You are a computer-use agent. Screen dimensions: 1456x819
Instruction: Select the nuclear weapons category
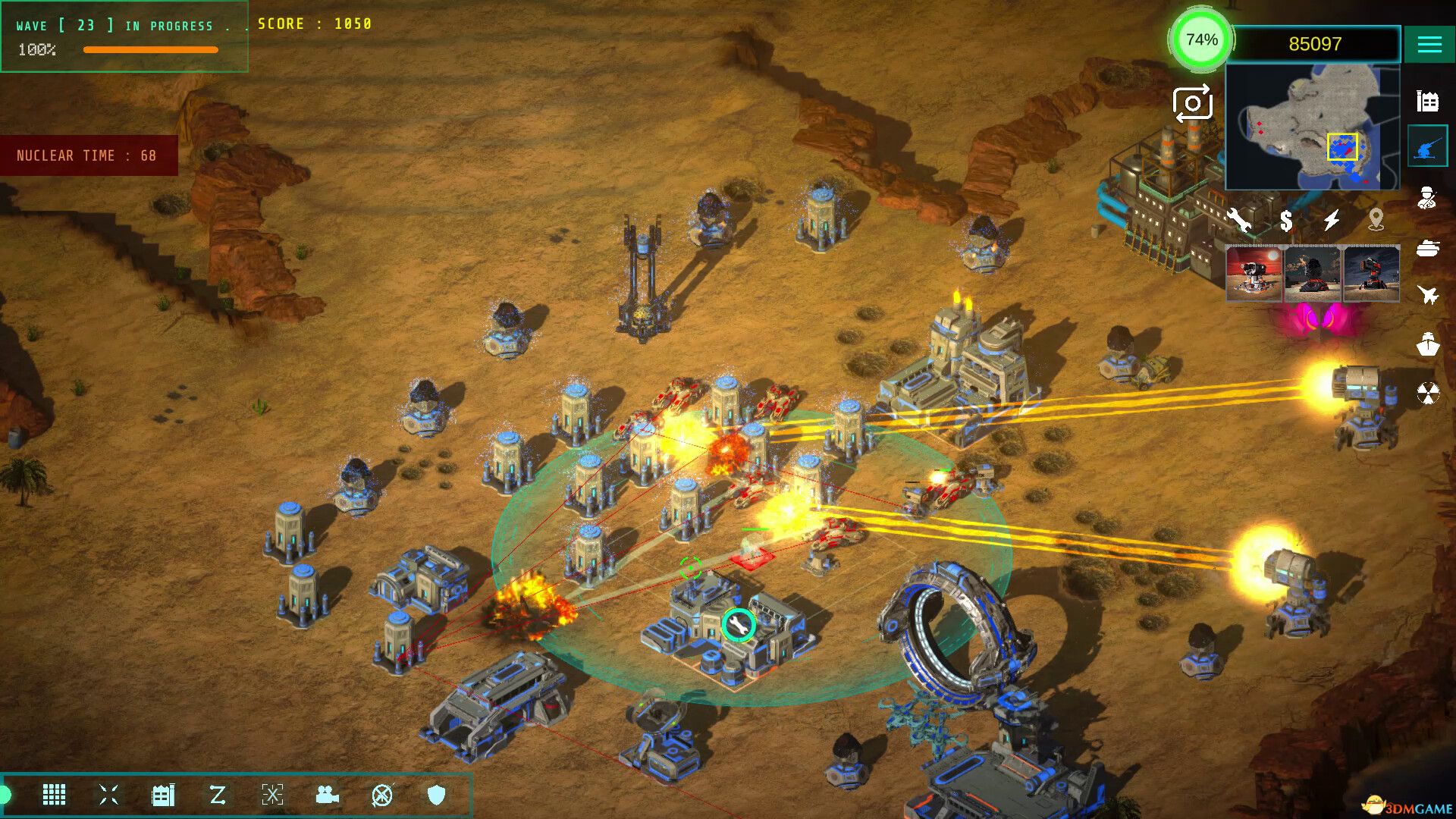pyautogui.click(x=1427, y=394)
